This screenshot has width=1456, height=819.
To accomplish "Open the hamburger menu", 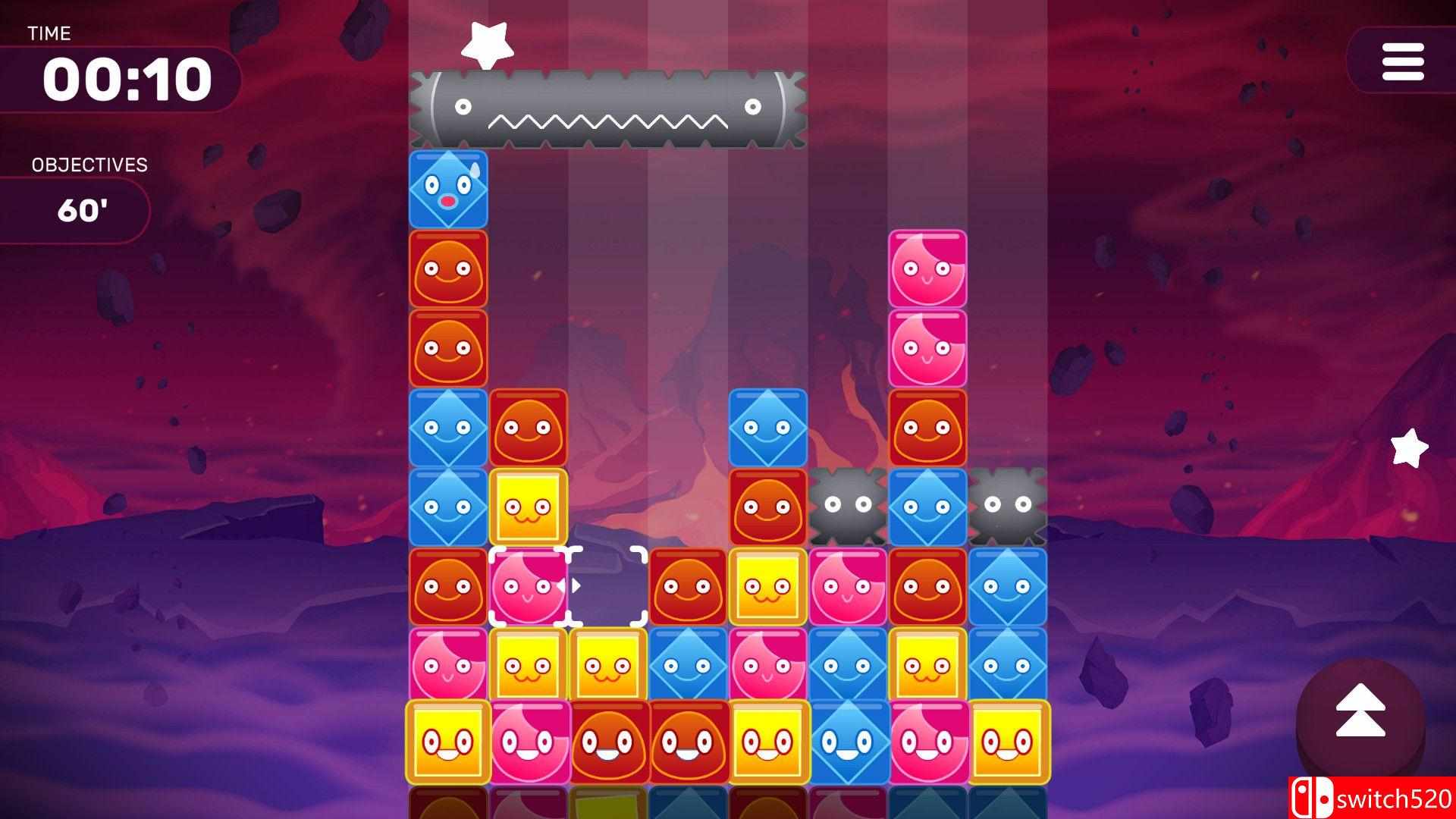I will click(1404, 62).
